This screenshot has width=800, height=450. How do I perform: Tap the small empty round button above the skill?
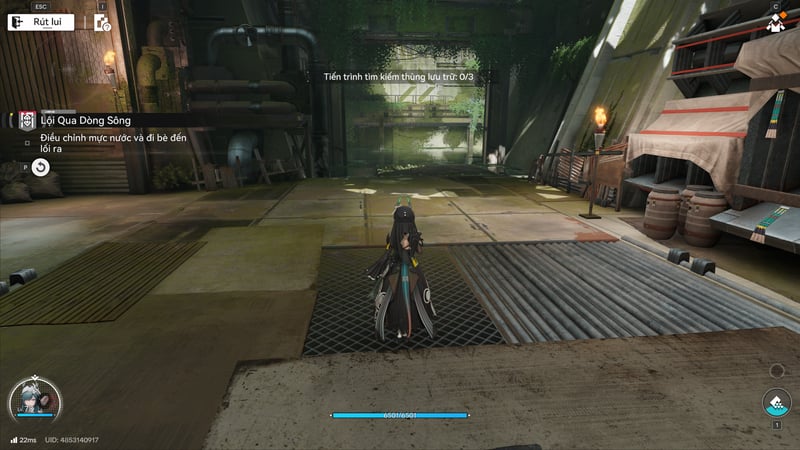coord(777,371)
